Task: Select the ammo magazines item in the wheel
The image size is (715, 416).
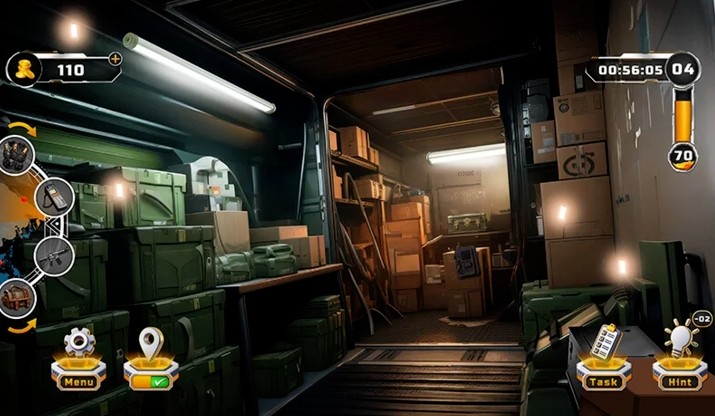Action: [x=16, y=153]
